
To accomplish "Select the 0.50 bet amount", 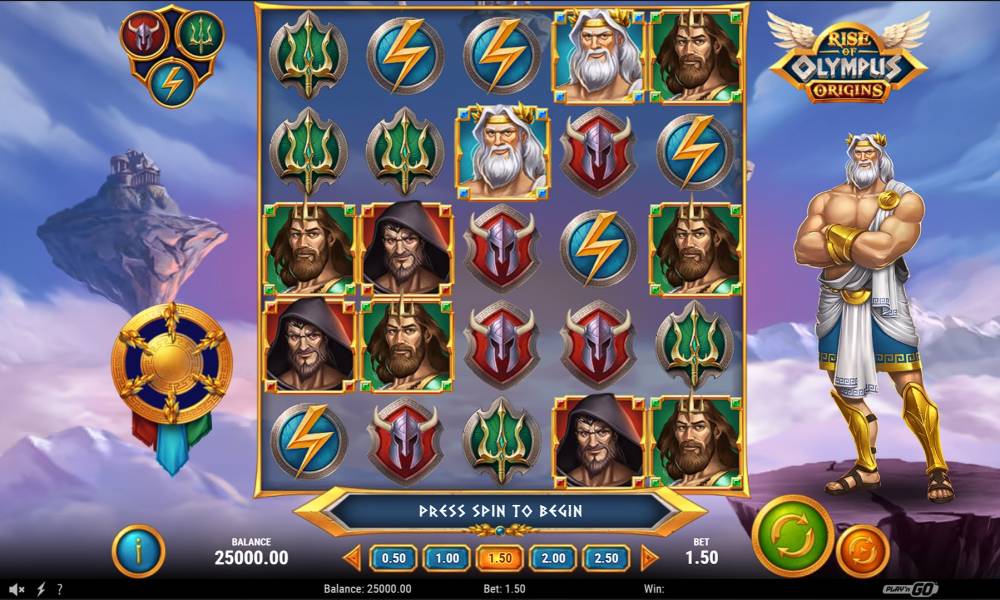I will point(394,558).
